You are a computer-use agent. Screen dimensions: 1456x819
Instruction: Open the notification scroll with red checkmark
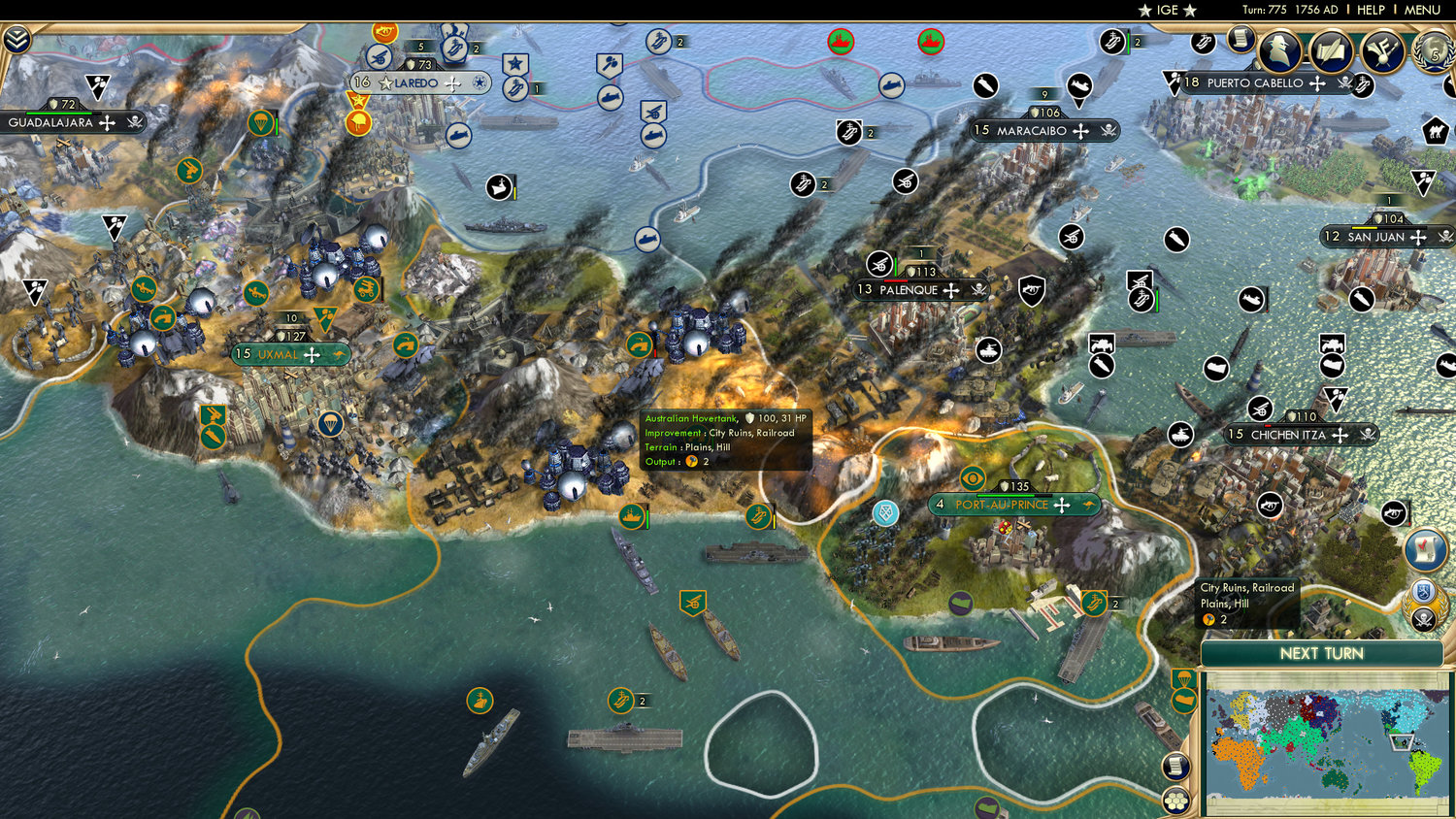point(1423,550)
